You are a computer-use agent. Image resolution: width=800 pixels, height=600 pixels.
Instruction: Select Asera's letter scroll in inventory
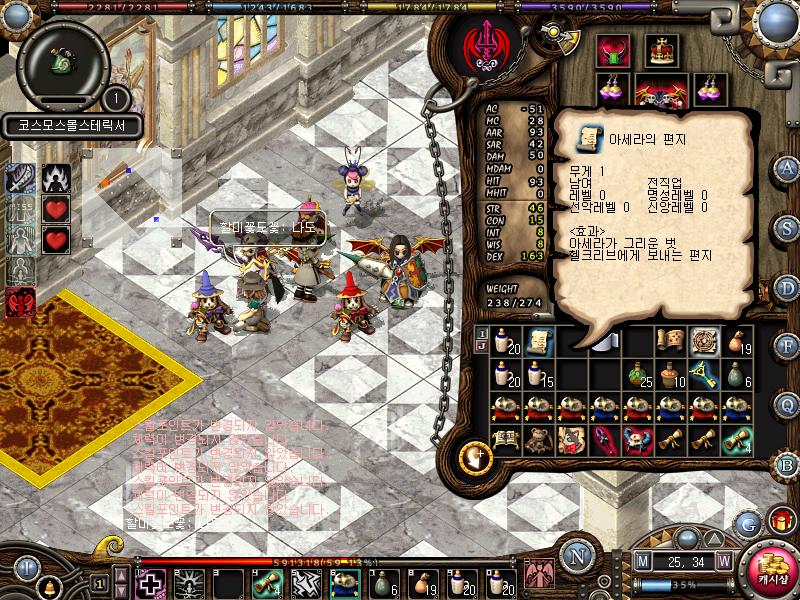(540, 340)
